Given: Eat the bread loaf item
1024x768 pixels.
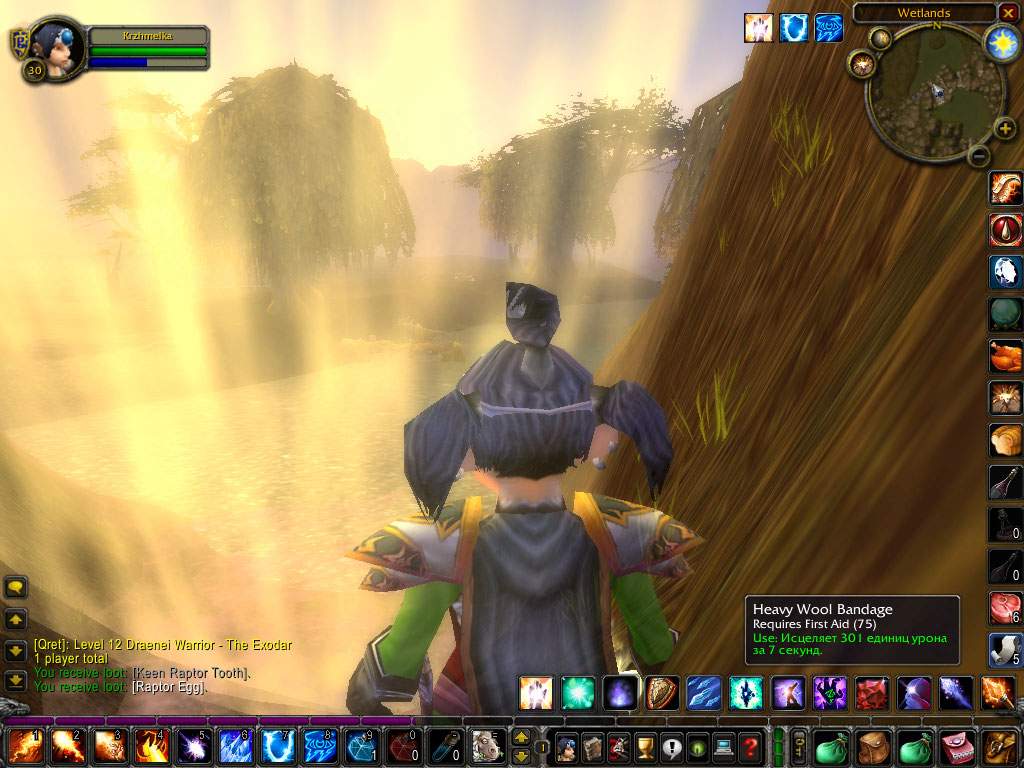Looking at the screenshot, I should pos(1005,440).
